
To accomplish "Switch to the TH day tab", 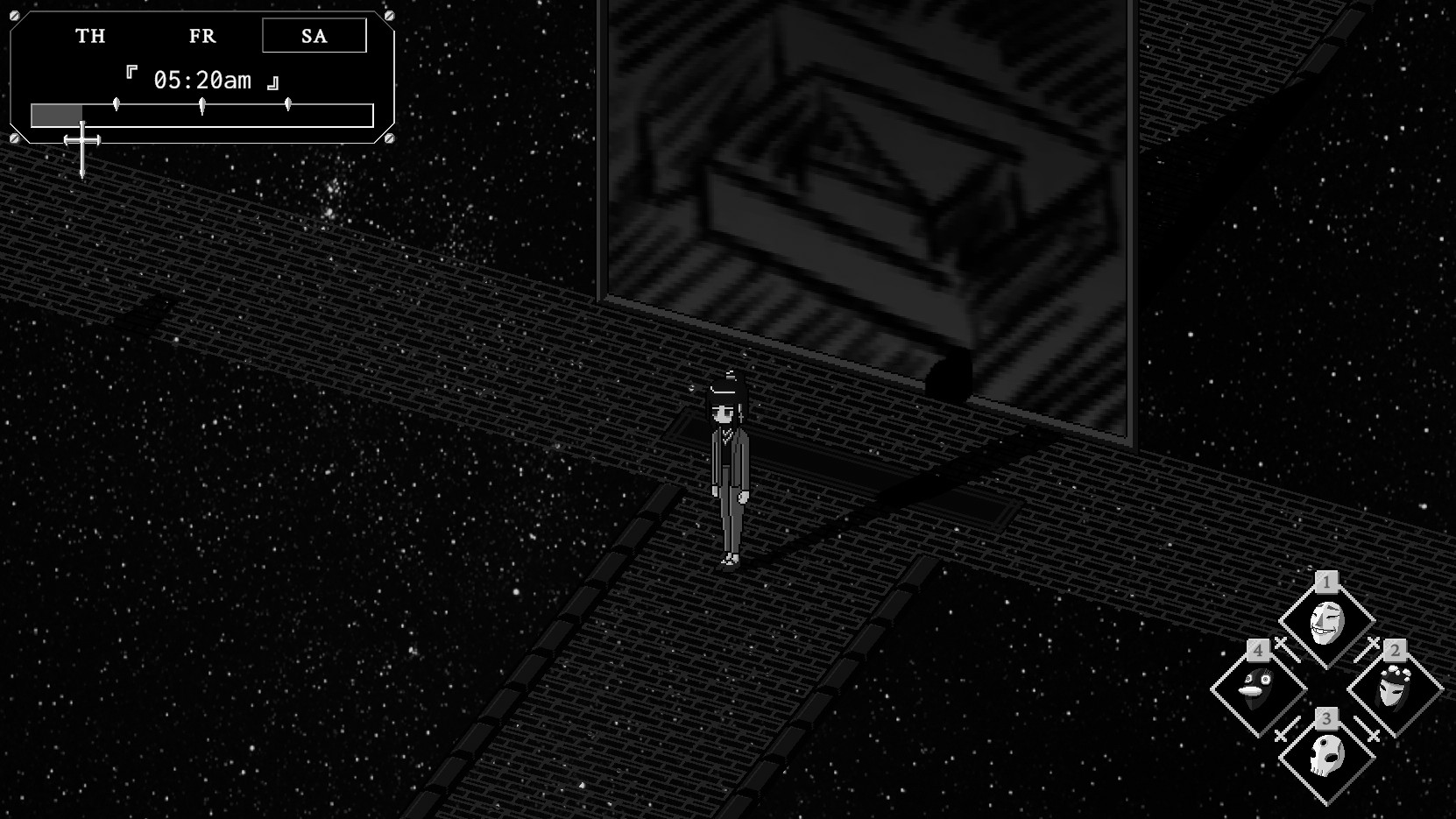I will [x=90, y=36].
